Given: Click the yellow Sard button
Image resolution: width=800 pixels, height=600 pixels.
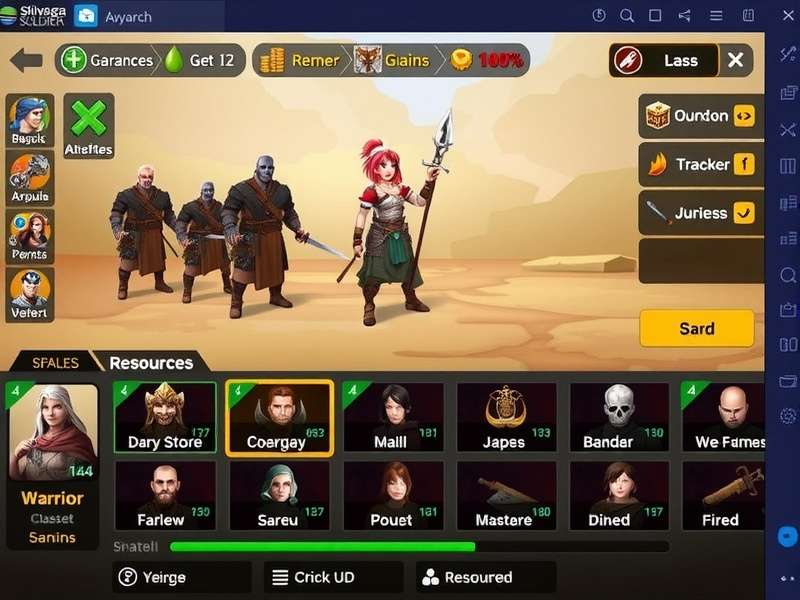Looking at the screenshot, I should tap(696, 328).
